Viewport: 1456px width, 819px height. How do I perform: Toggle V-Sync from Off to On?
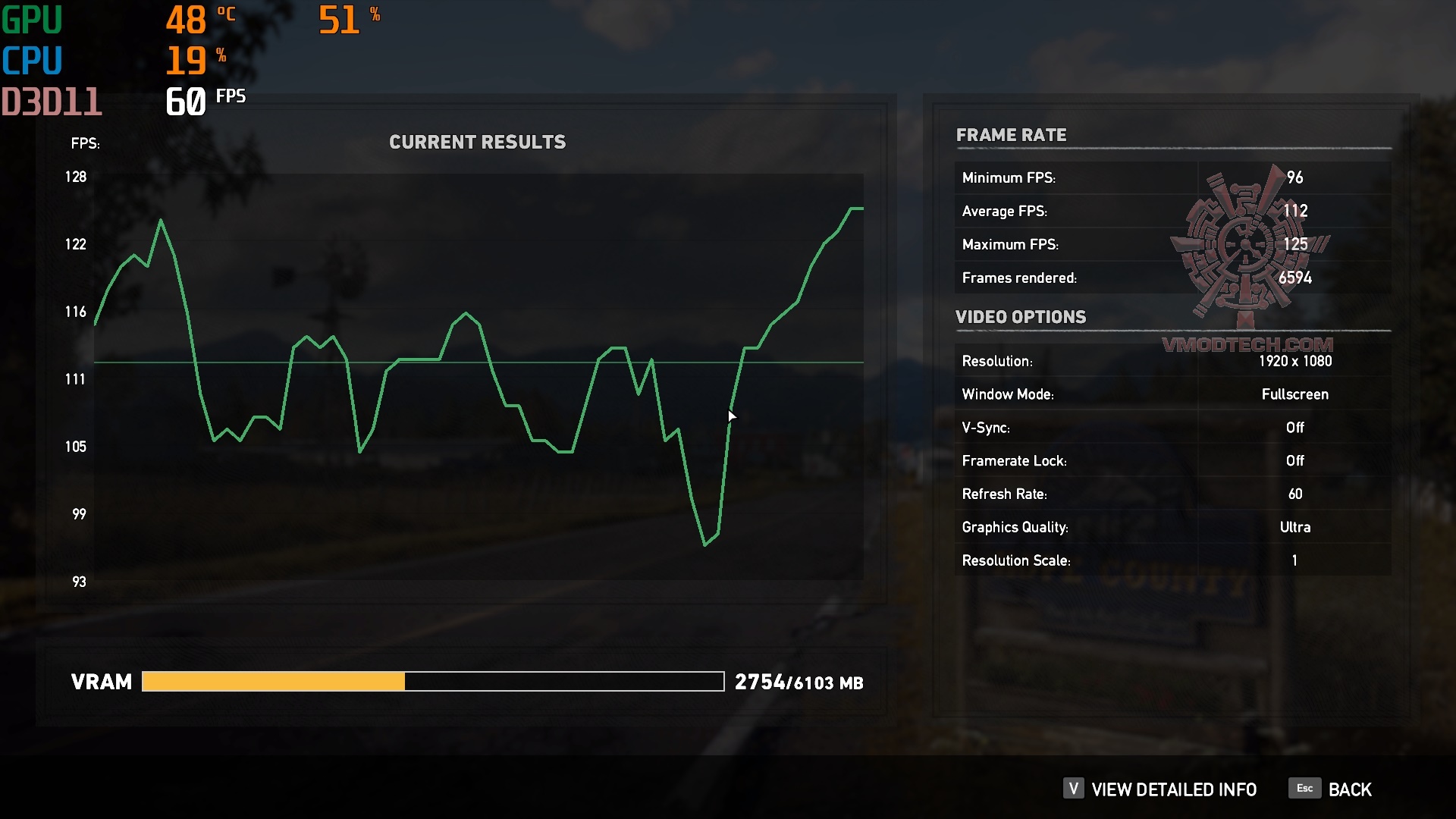pos(1294,427)
